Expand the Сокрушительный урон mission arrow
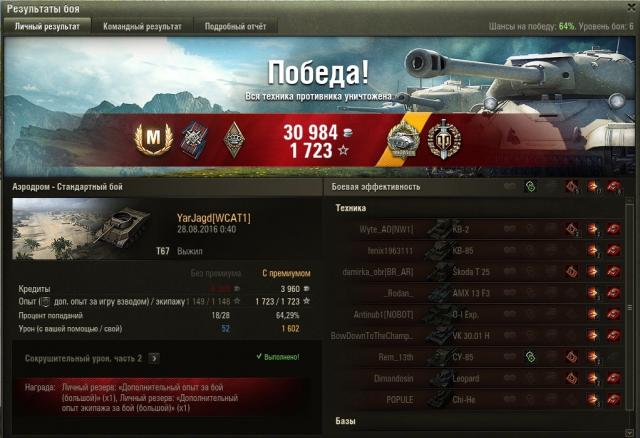The image size is (640, 438). [154, 357]
